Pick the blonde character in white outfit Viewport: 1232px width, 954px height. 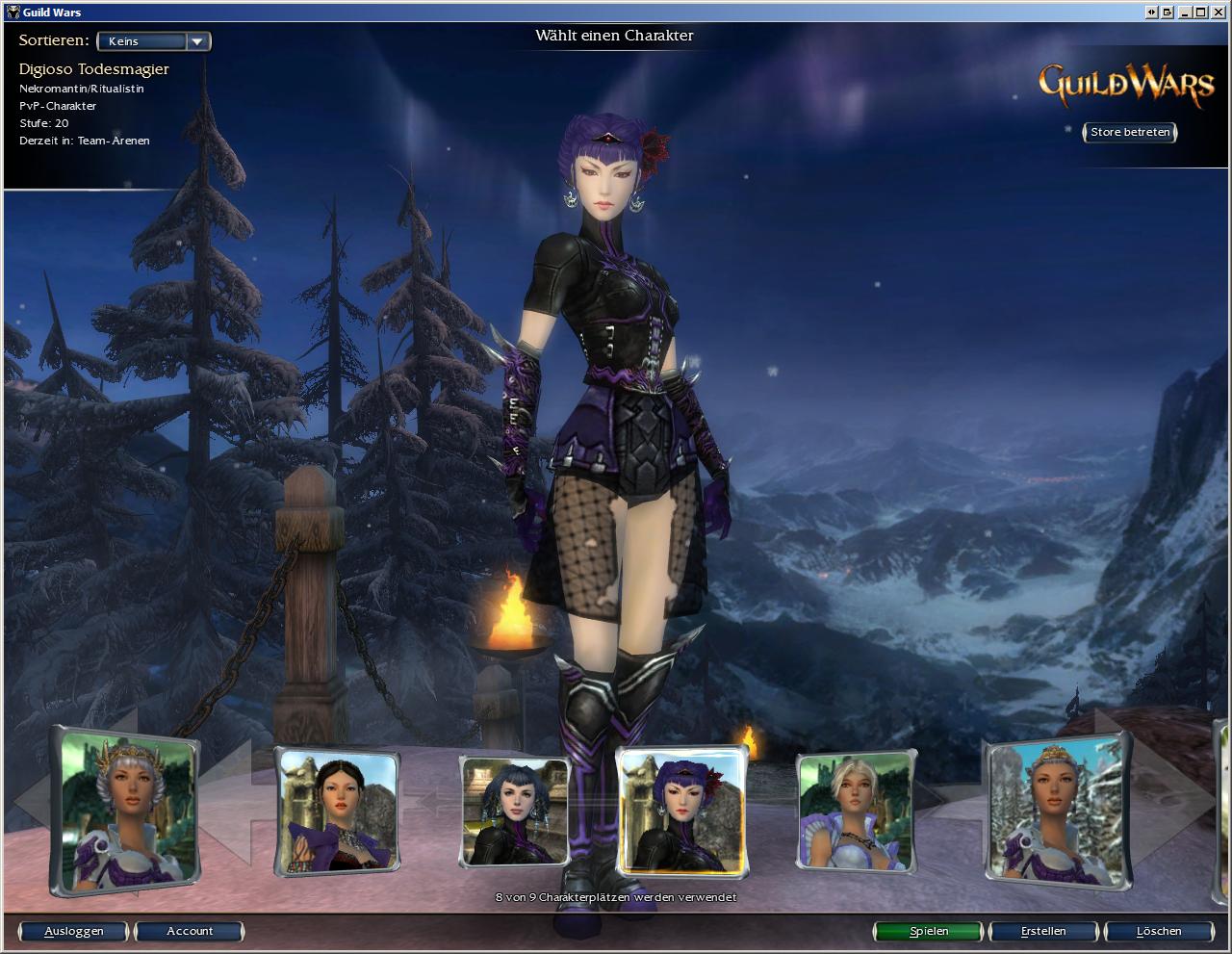coord(855,811)
